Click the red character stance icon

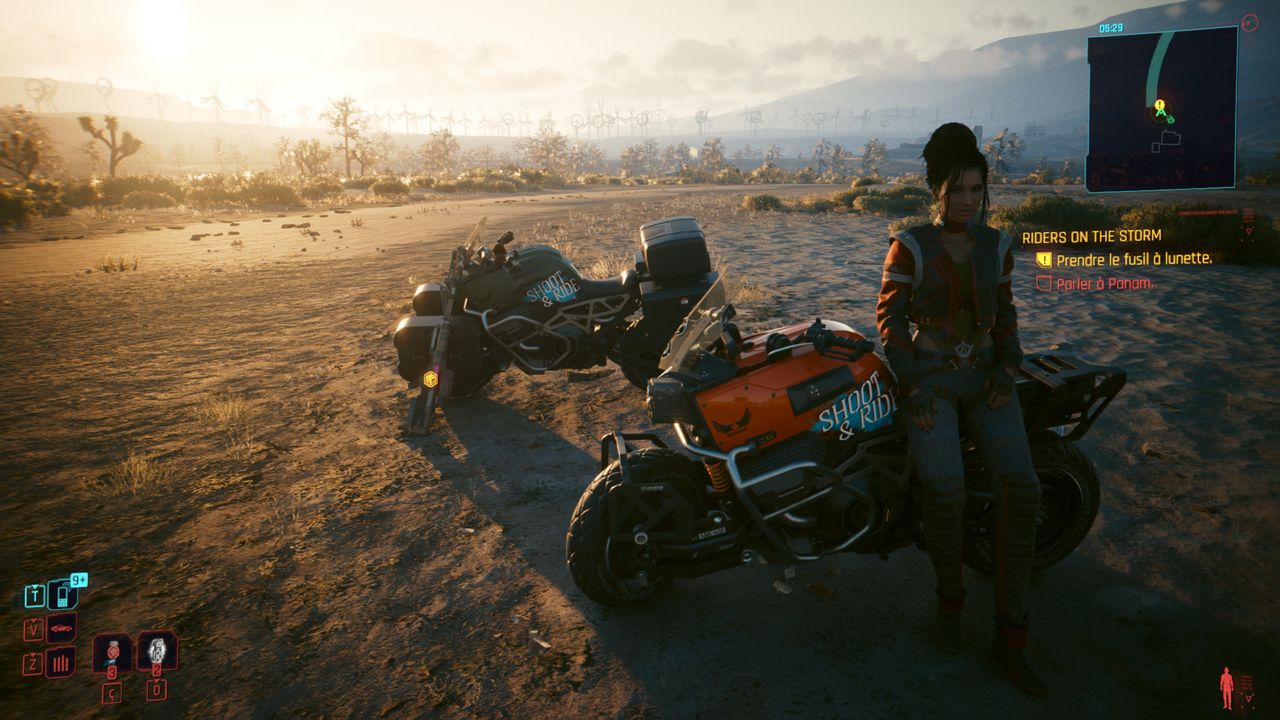coord(1226,688)
